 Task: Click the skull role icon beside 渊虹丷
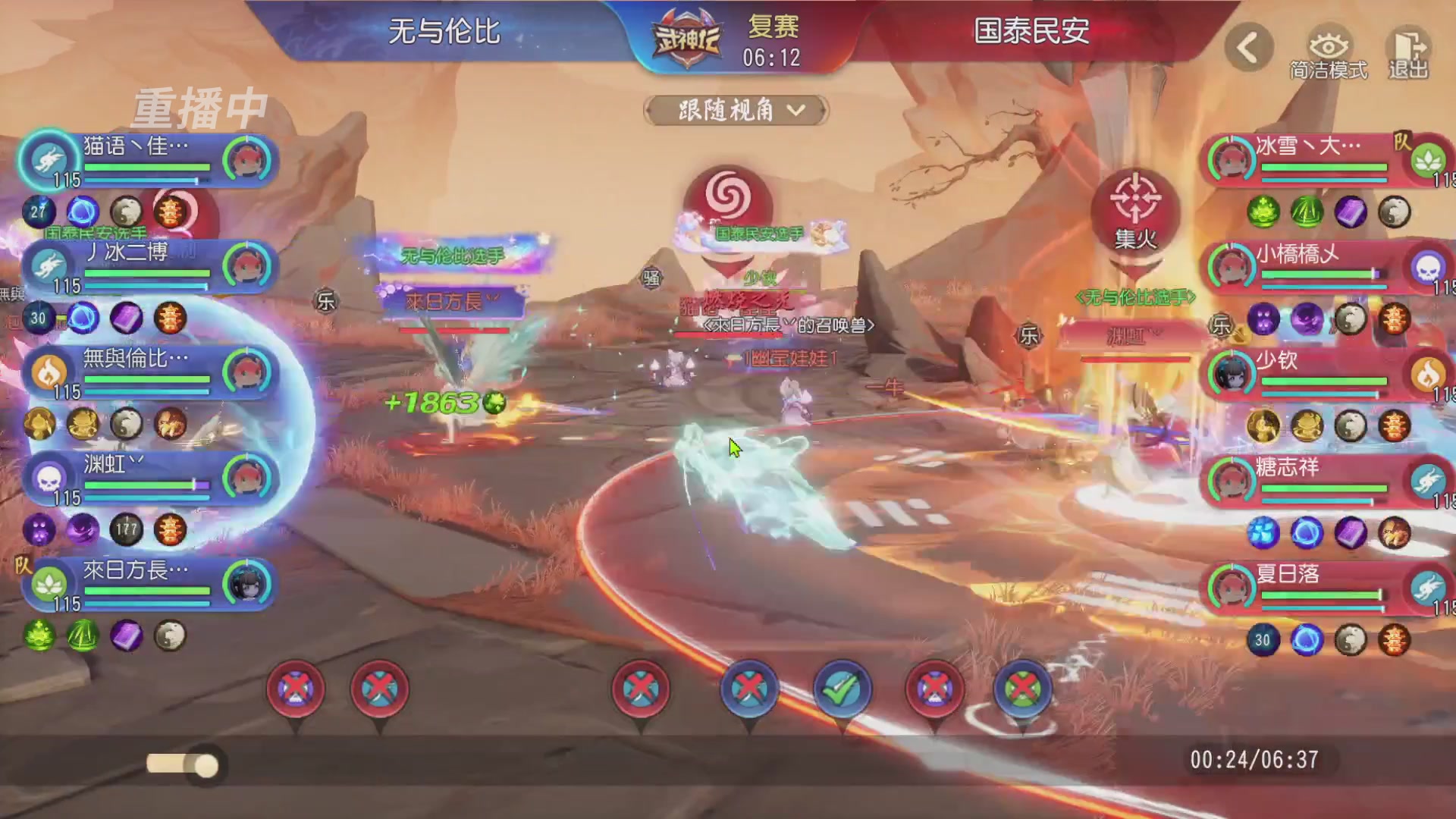click(47, 476)
